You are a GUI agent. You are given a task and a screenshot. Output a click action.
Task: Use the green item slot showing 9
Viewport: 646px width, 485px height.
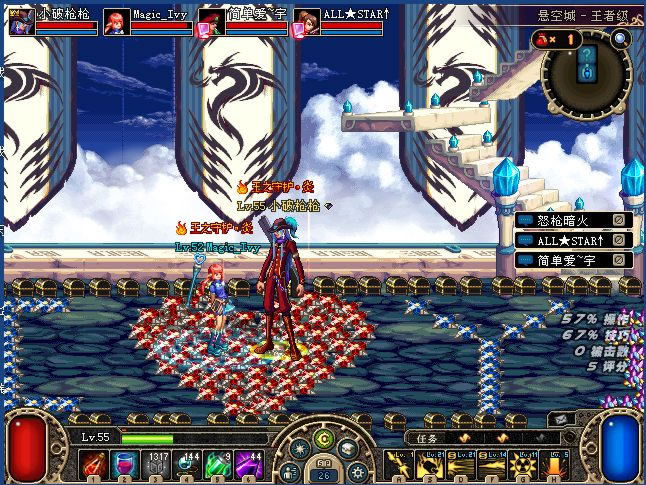[220, 464]
